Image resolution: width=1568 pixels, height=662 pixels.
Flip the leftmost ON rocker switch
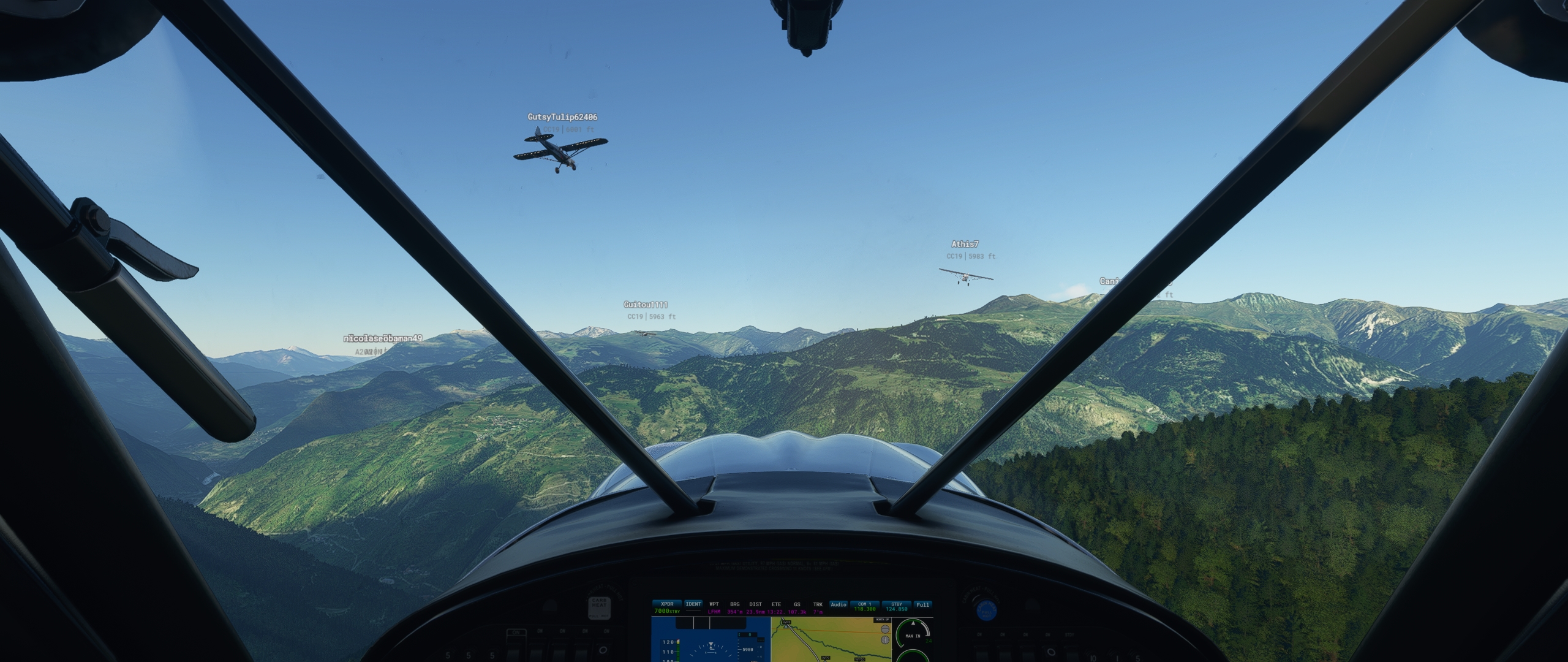[516, 651]
